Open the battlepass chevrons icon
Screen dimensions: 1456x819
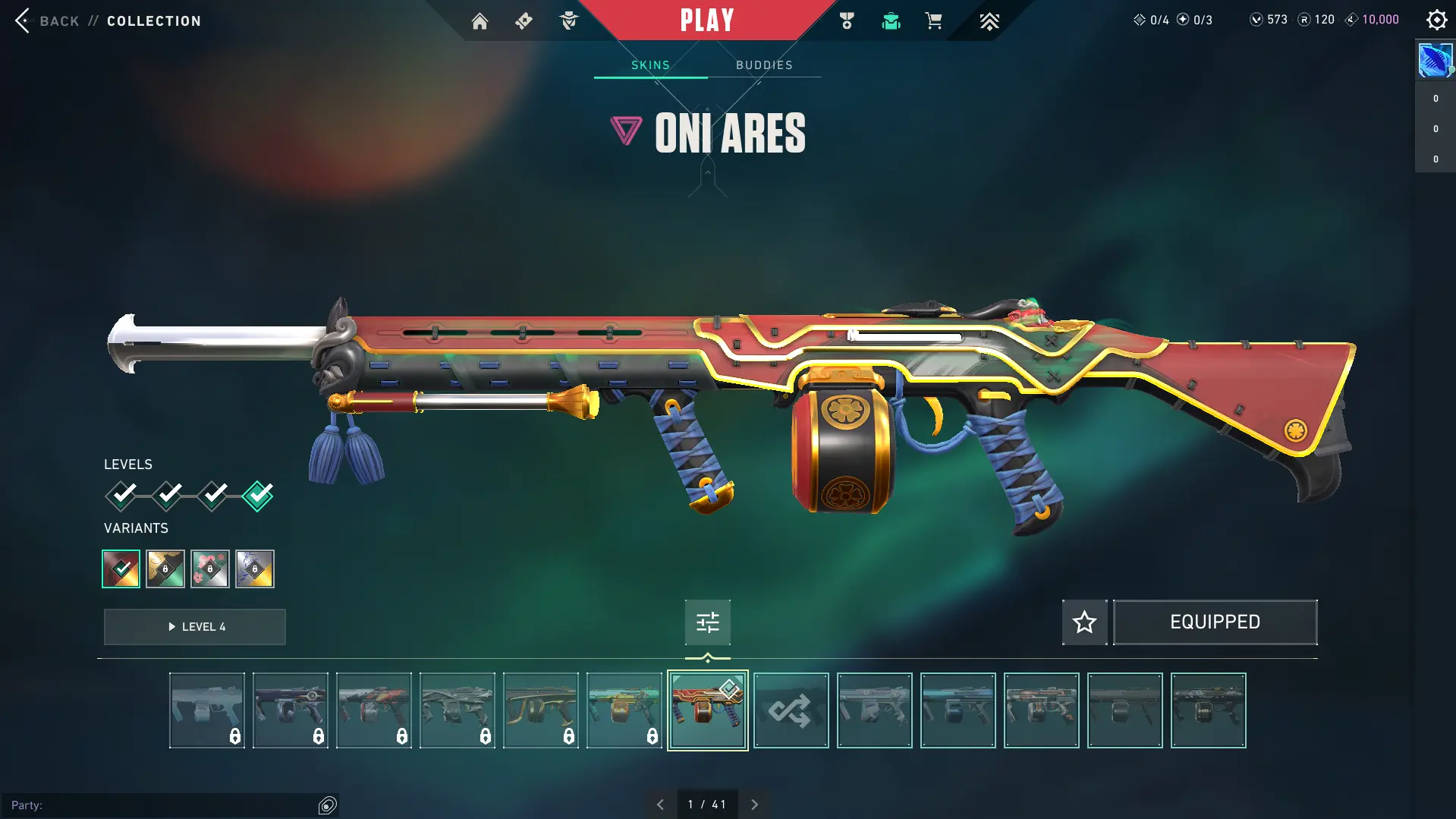pyautogui.click(x=989, y=21)
